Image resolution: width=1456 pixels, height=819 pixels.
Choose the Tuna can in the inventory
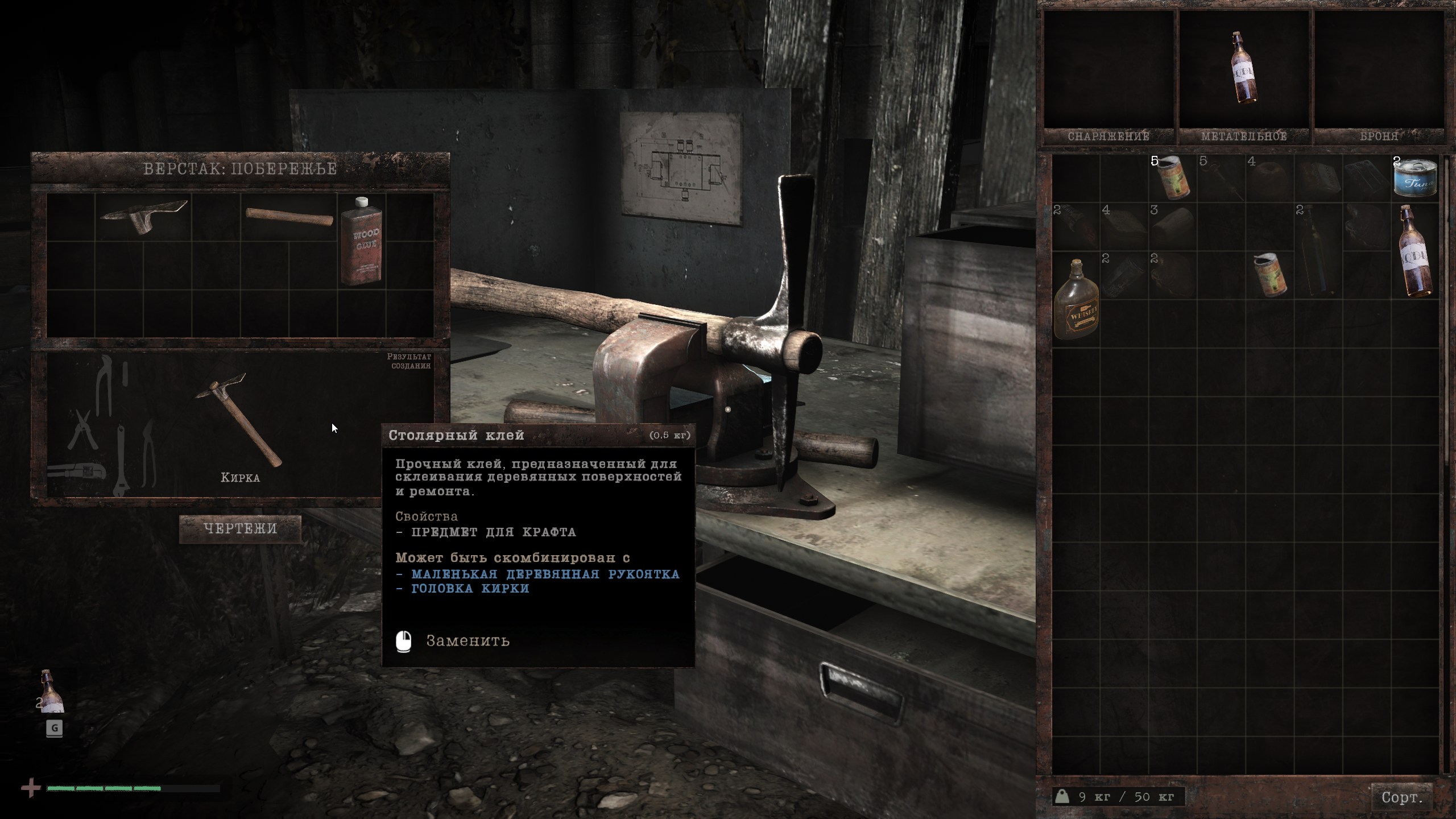click(x=1415, y=179)
